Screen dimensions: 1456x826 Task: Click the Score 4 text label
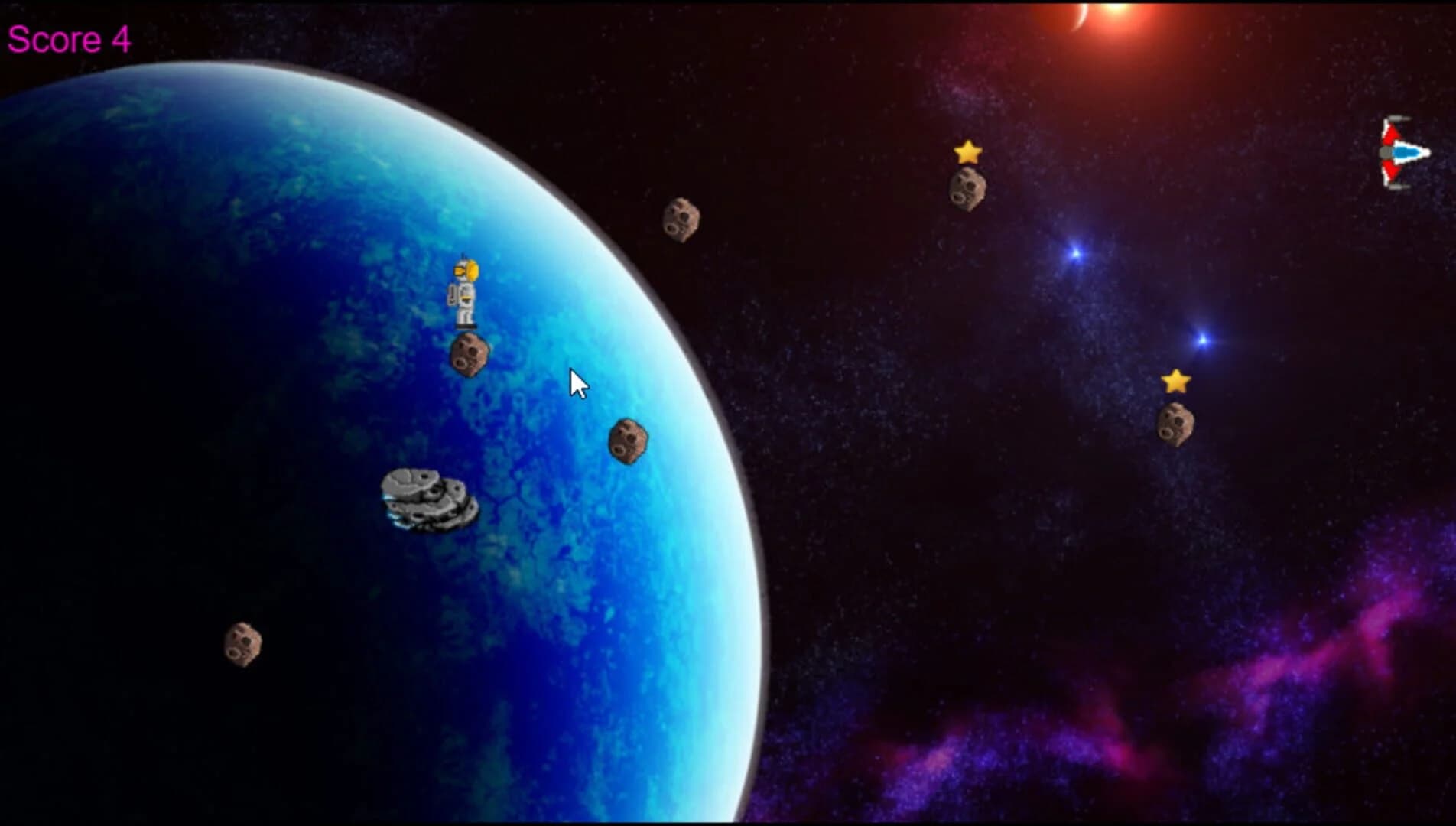click(x=69, y=37)
